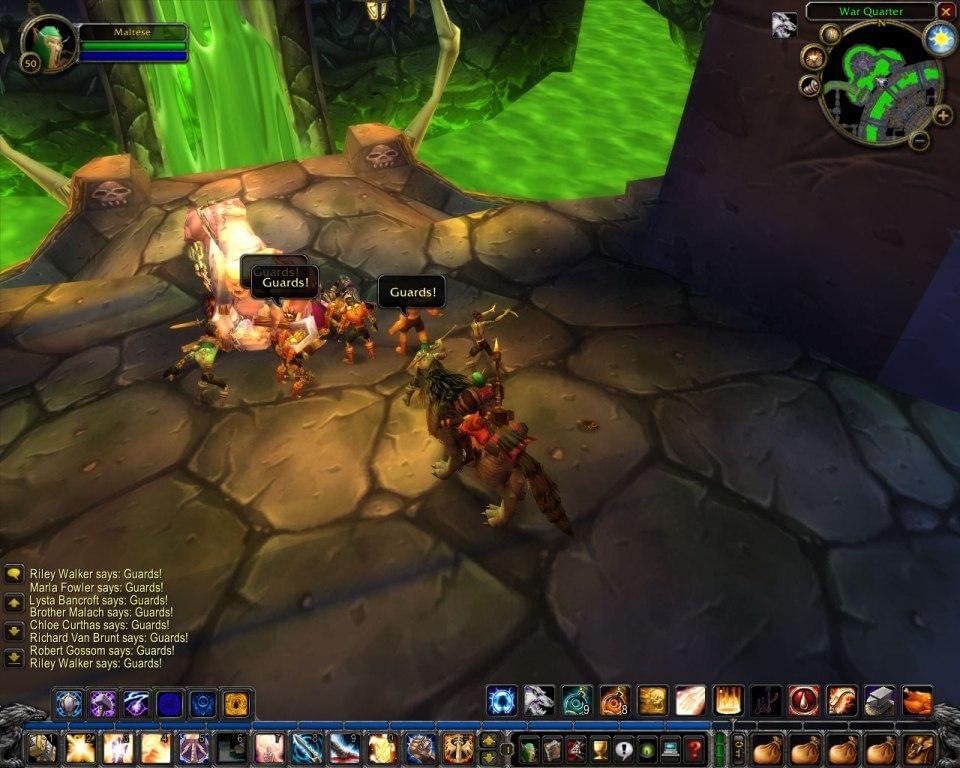960x768 pixels.
Task: Close the minimap with the X button
Action: point(946,11)
